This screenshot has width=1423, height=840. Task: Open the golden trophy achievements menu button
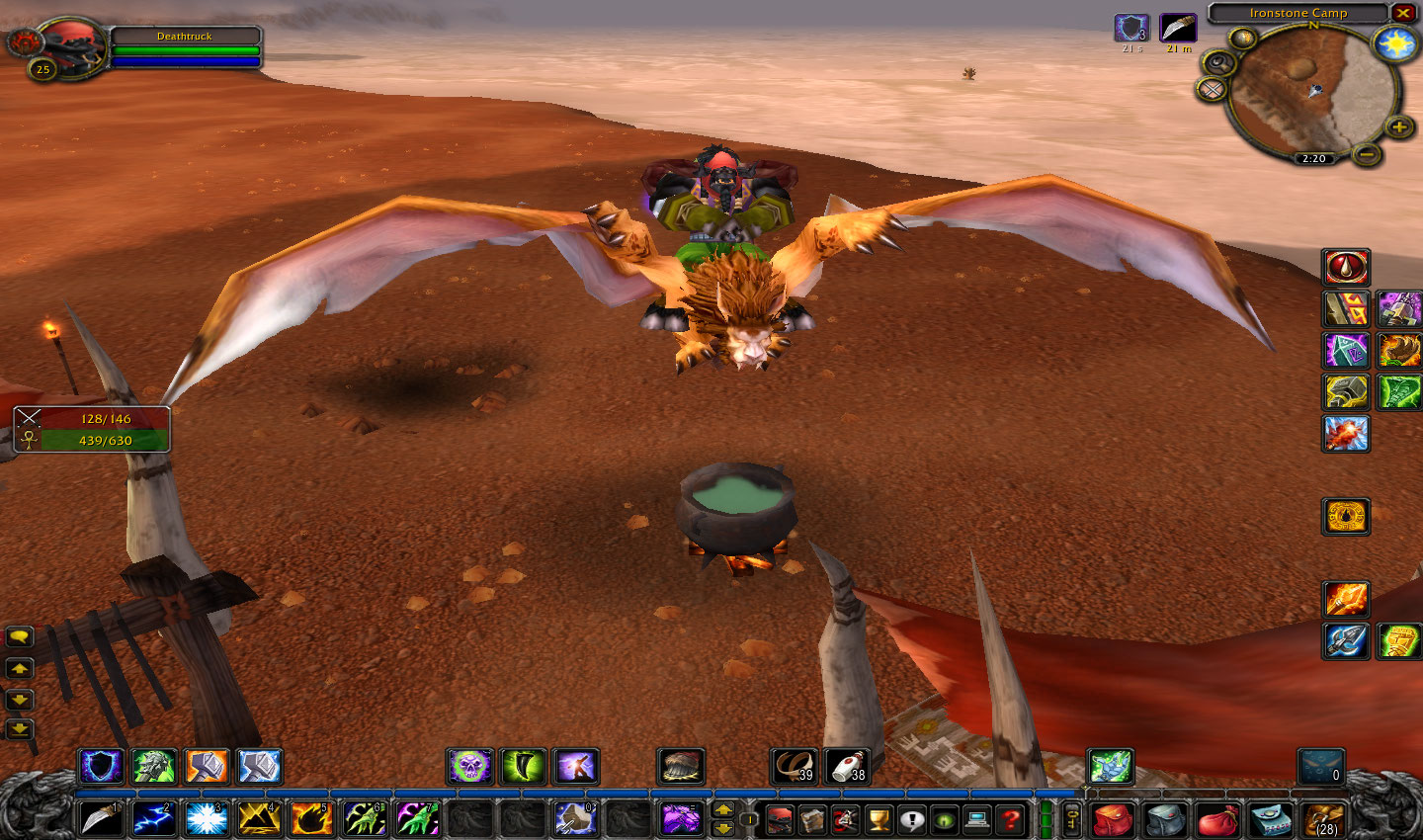click(x=879, y=819)
